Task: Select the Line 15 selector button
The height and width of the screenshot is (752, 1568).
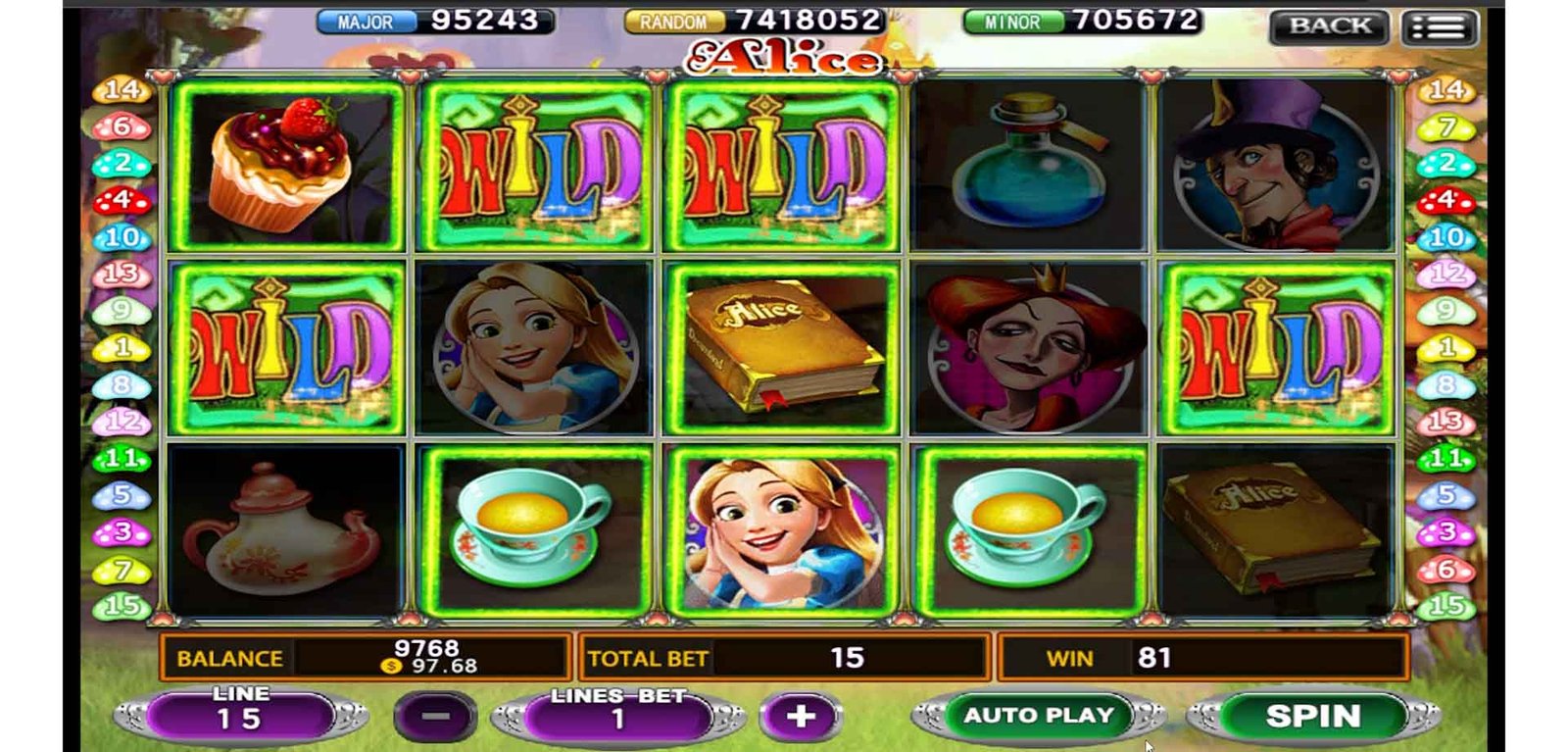Action: [239, 717]
